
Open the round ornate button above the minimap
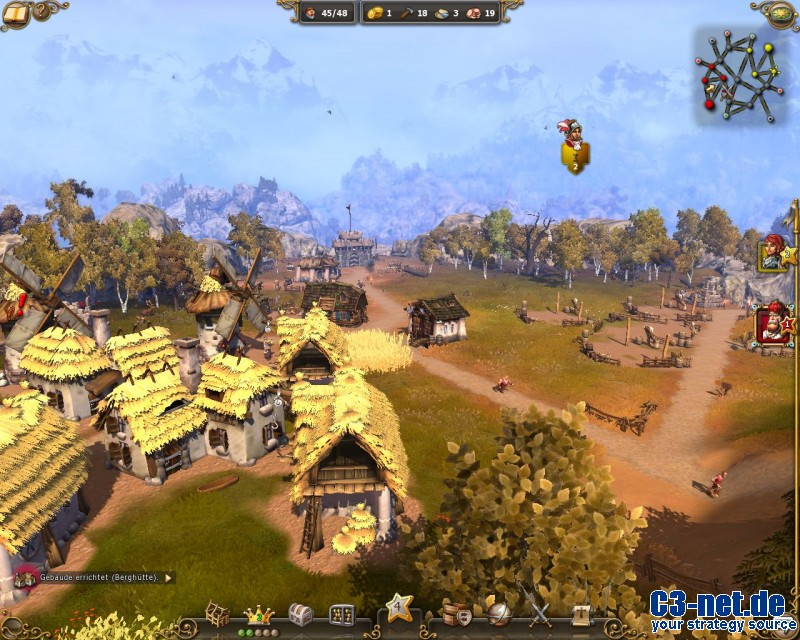[x=780, y=12]
